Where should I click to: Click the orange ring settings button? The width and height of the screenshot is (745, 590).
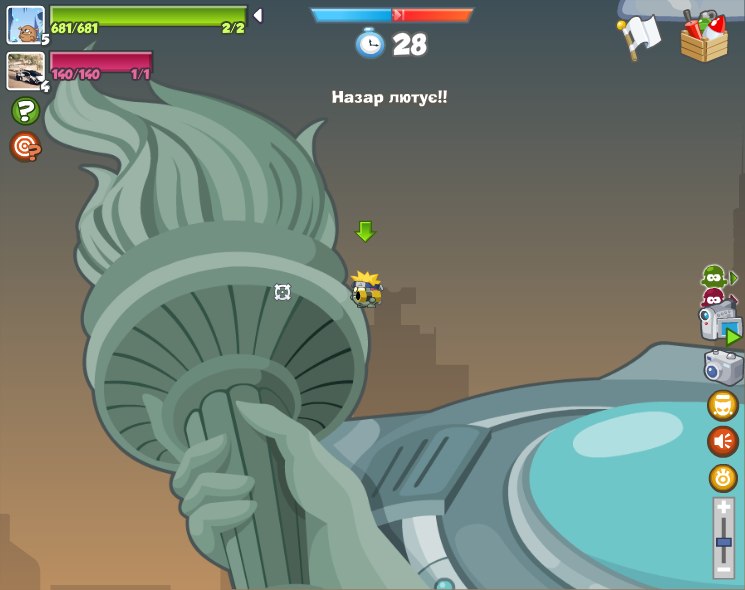[x=723, y=478]
